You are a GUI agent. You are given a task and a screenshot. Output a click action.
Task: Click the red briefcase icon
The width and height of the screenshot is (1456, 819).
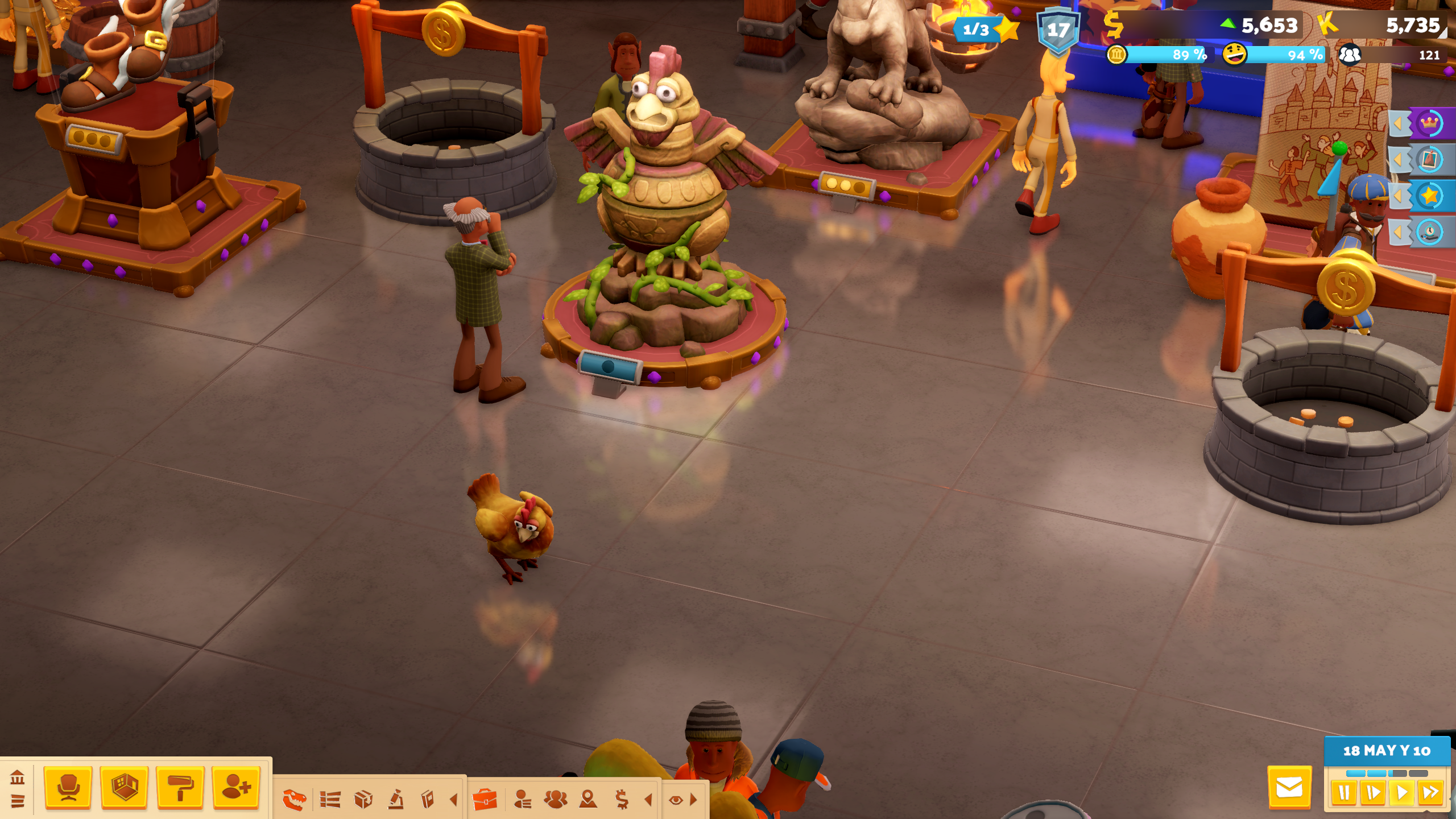pyautogui.click(x=485, y=800)
